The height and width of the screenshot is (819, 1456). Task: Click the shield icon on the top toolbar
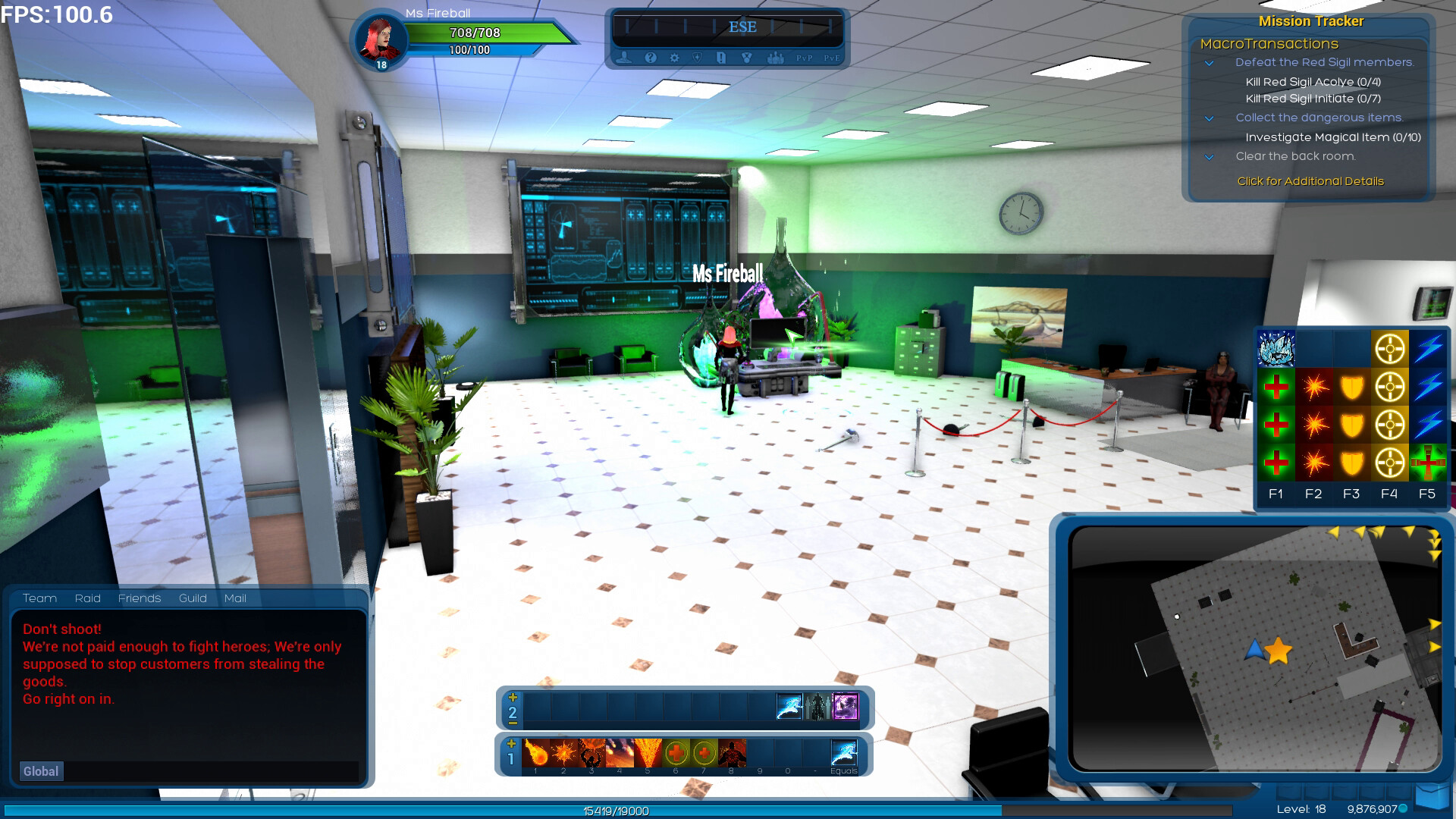tap(698, 58)
